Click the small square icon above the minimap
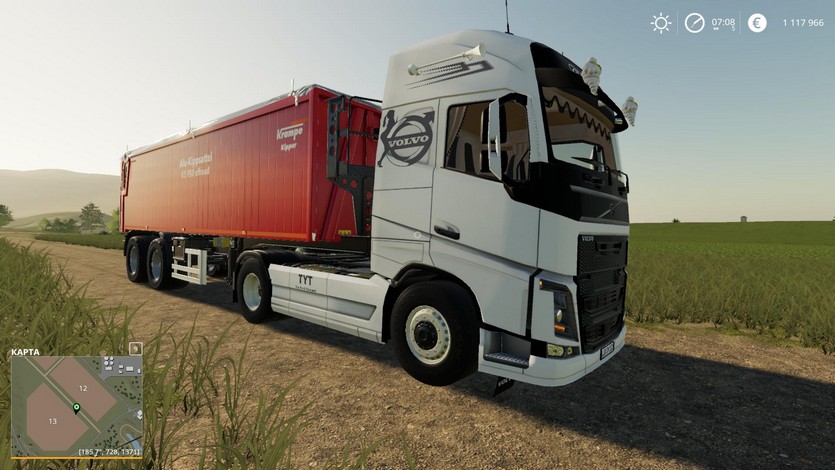The image size is (835, 470). 136,348
